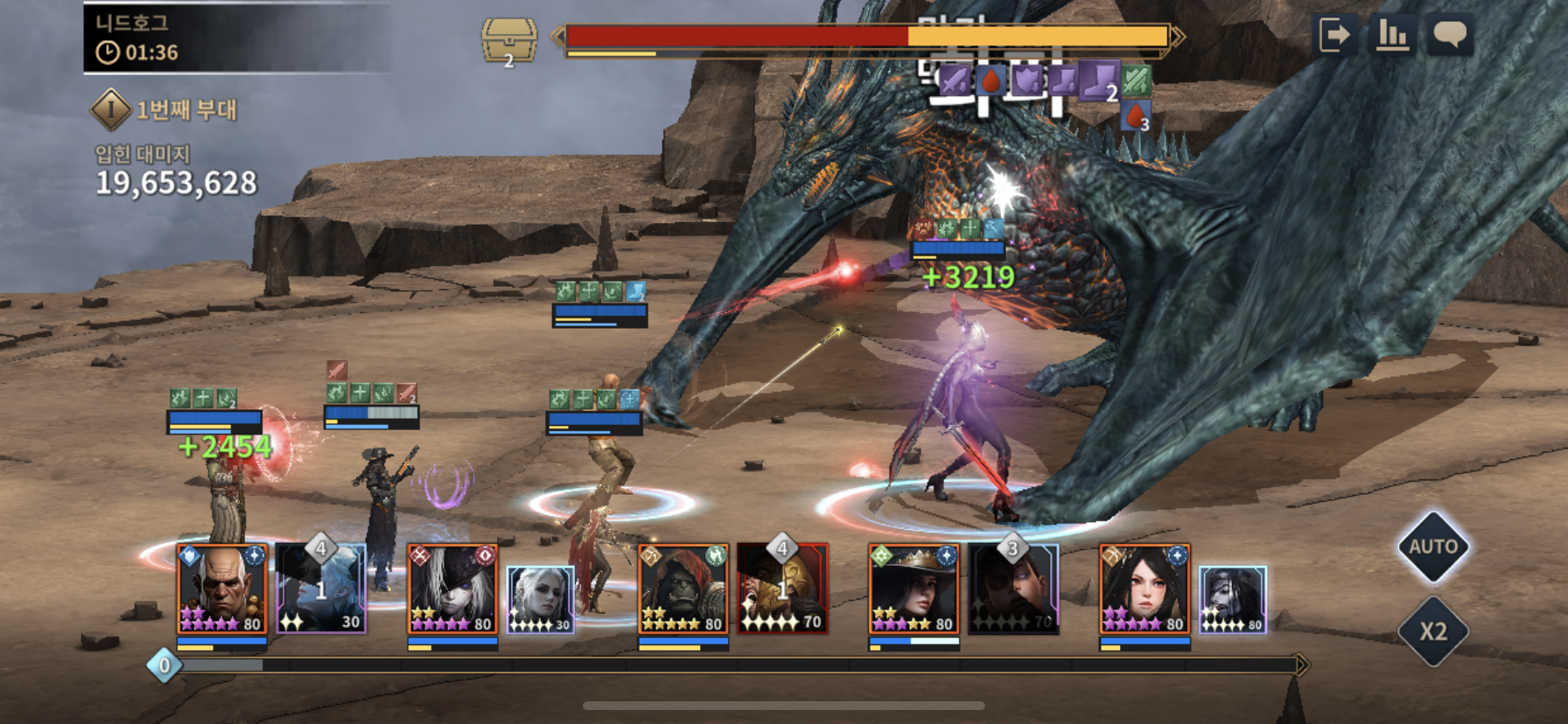Open the battle statistics bar chart

click(x=1393, y=36)
